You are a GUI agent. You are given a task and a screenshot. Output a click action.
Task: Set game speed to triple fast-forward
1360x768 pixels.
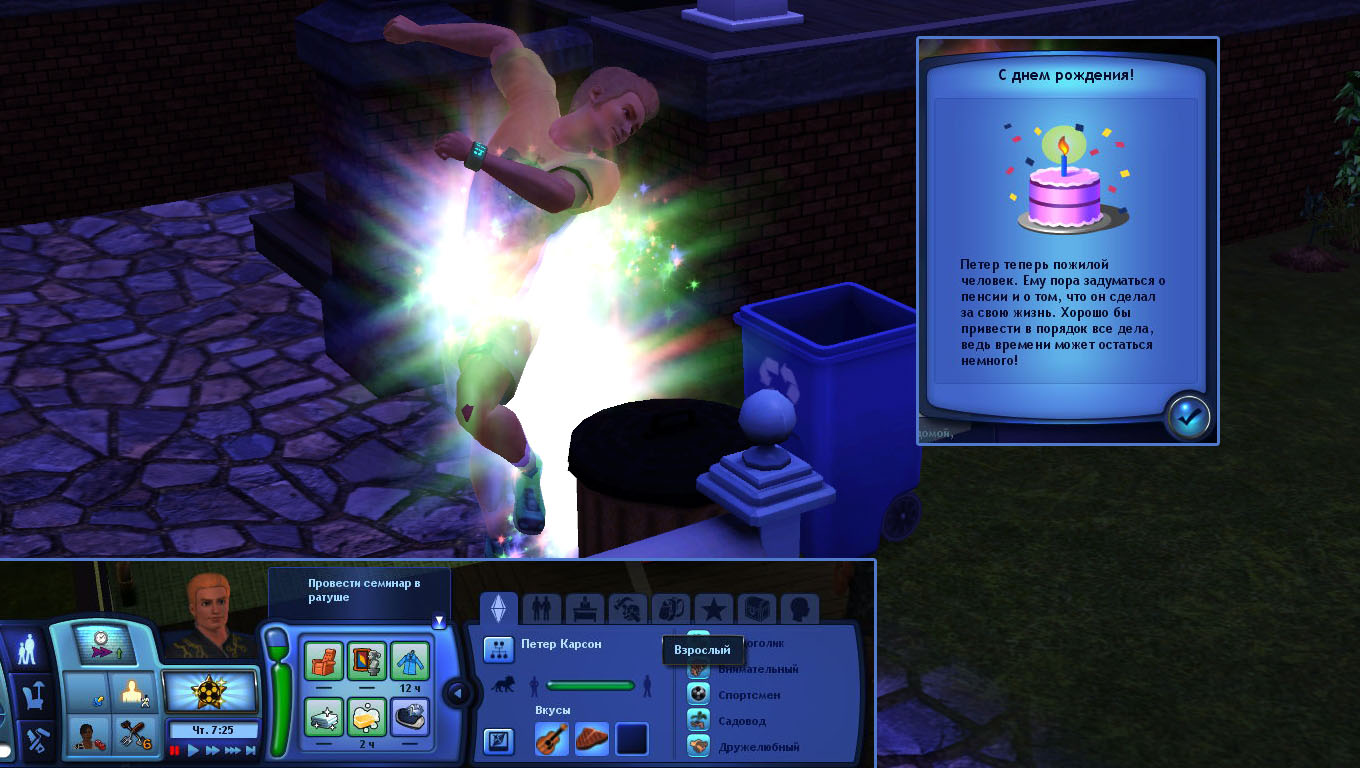click(234, 750)
